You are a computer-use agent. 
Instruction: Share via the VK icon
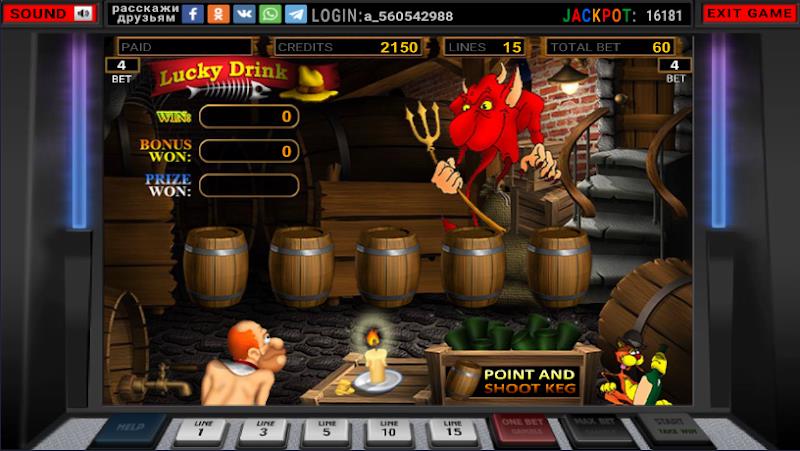coord(245,14)
